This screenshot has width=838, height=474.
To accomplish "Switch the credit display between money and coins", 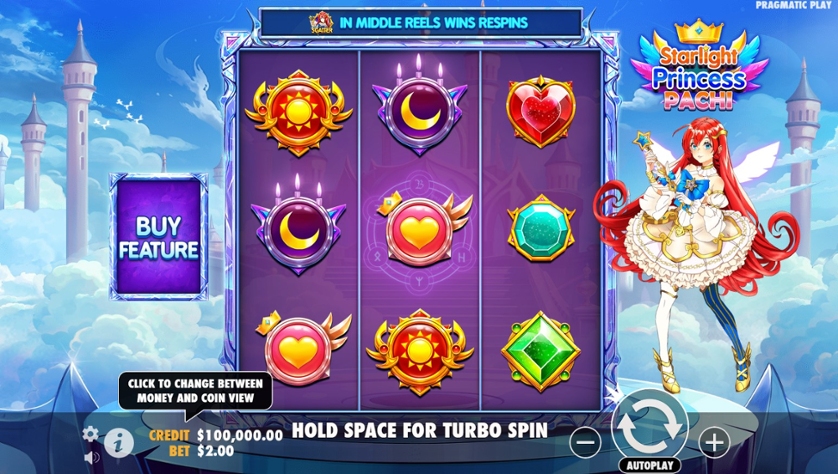I will point(238,435).
